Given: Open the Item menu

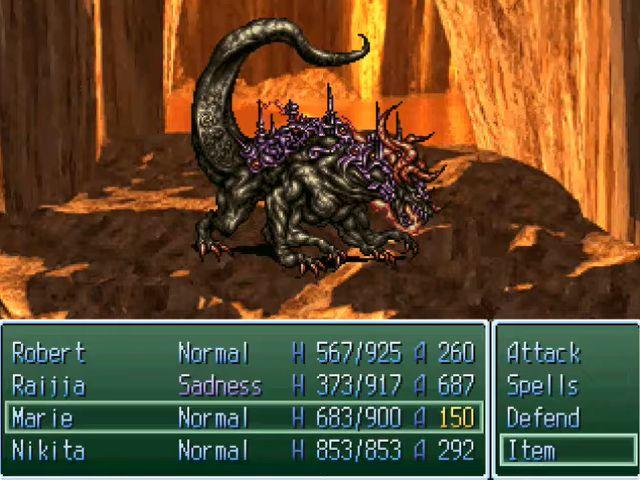Looking at the screenshot, I should (x=531, y=450).
